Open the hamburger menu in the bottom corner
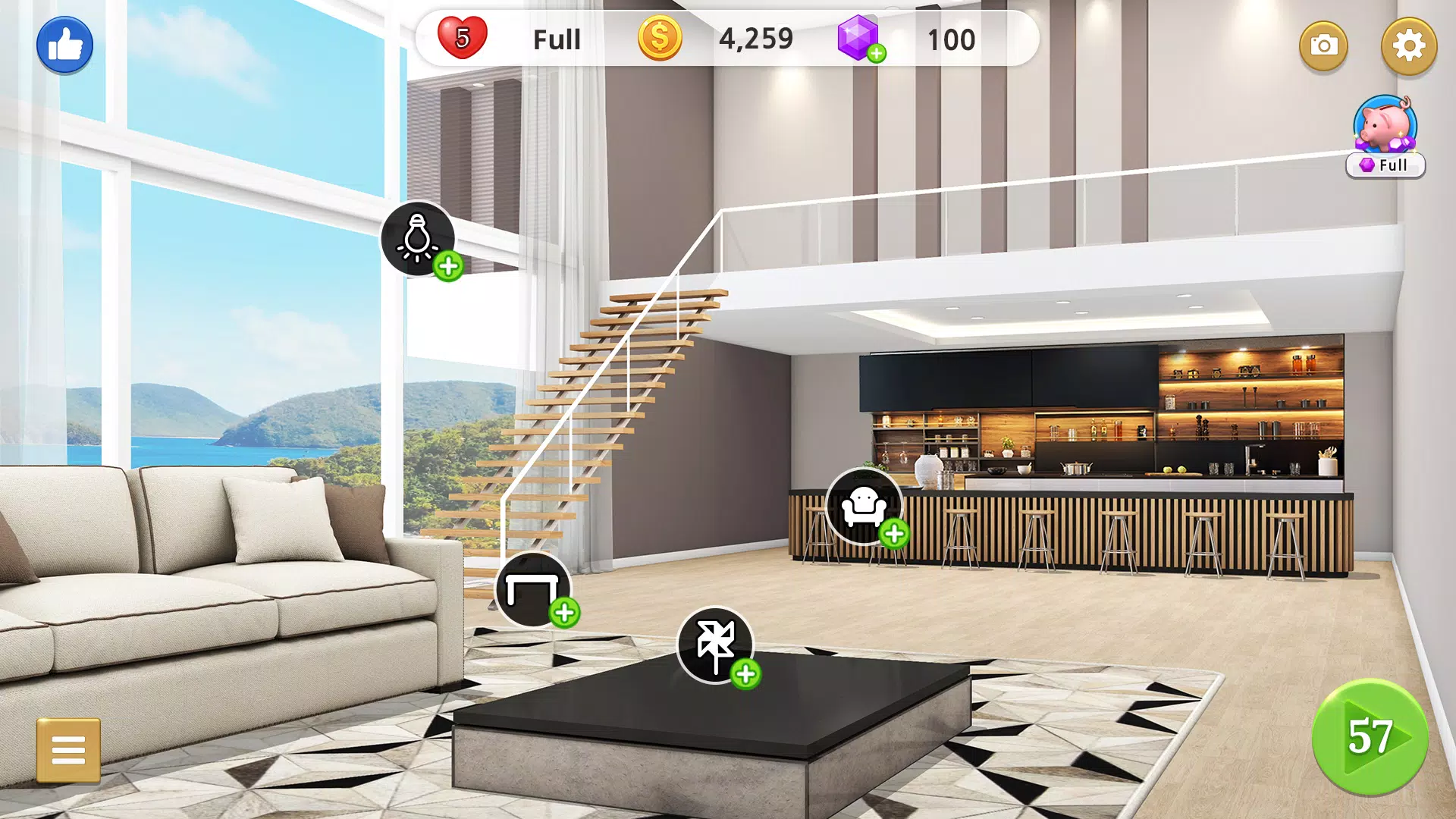 pyautogui.click(x=70, y=749)
